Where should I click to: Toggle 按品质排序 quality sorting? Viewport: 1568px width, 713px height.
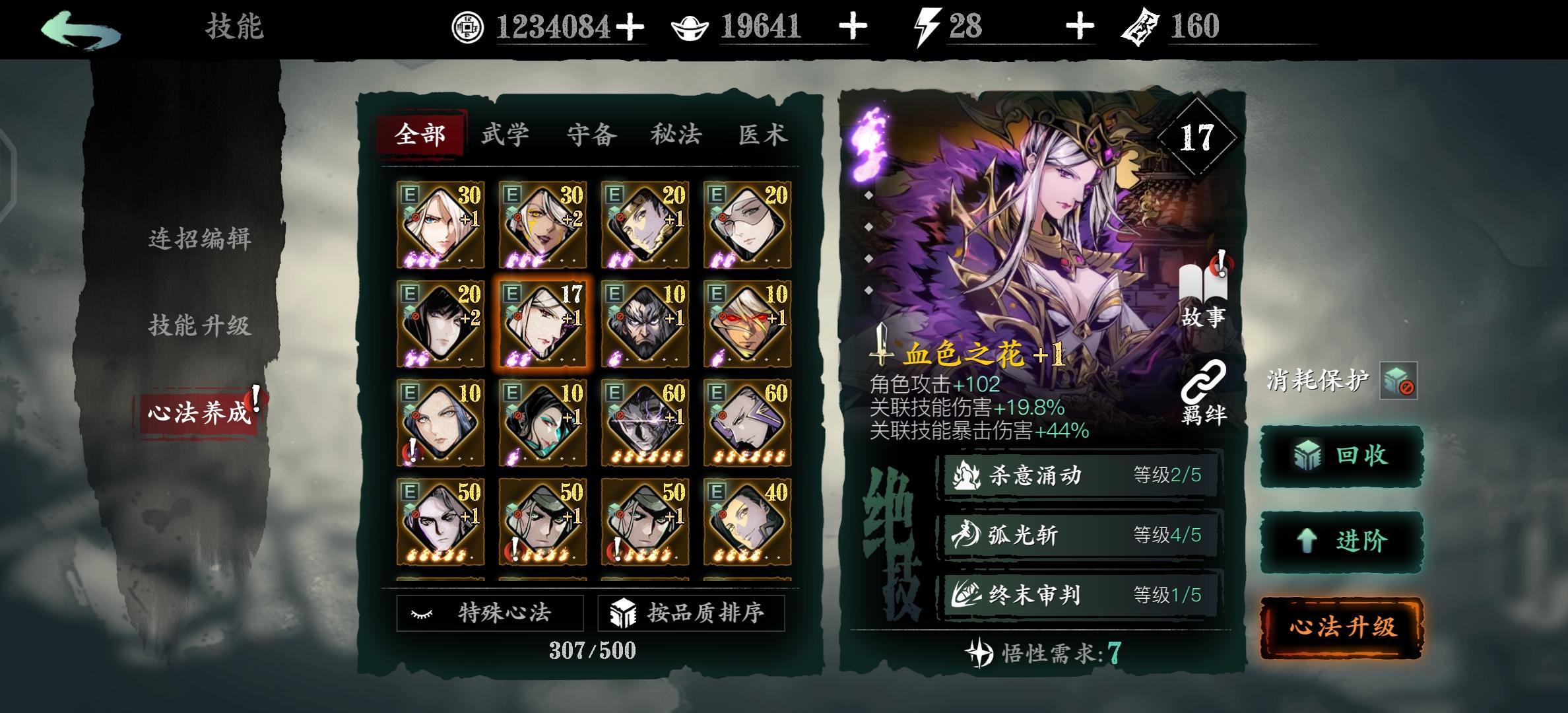pyautogui.click(x=690, y=612)
